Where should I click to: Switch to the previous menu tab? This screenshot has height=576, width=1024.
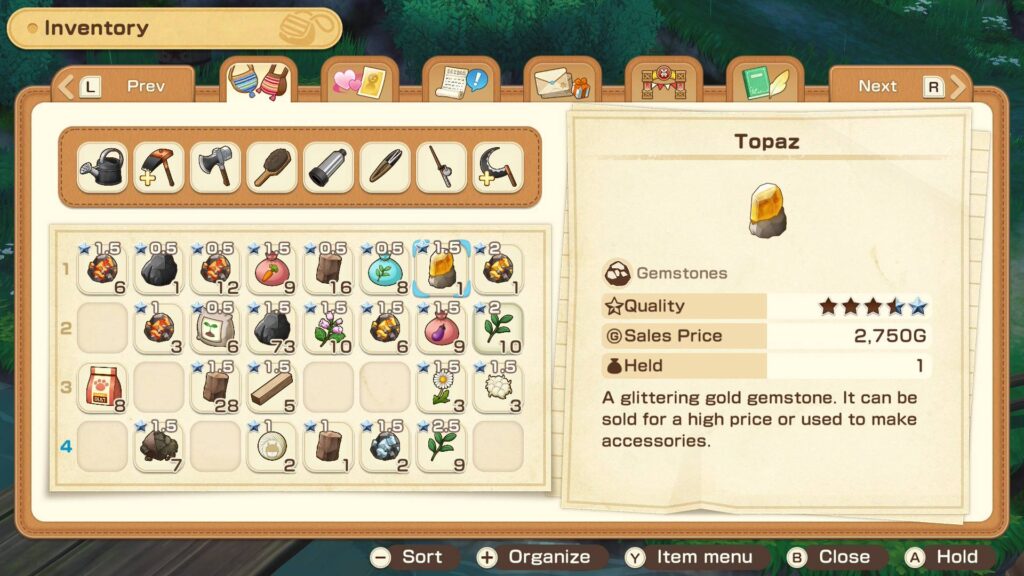pos(124,87)
